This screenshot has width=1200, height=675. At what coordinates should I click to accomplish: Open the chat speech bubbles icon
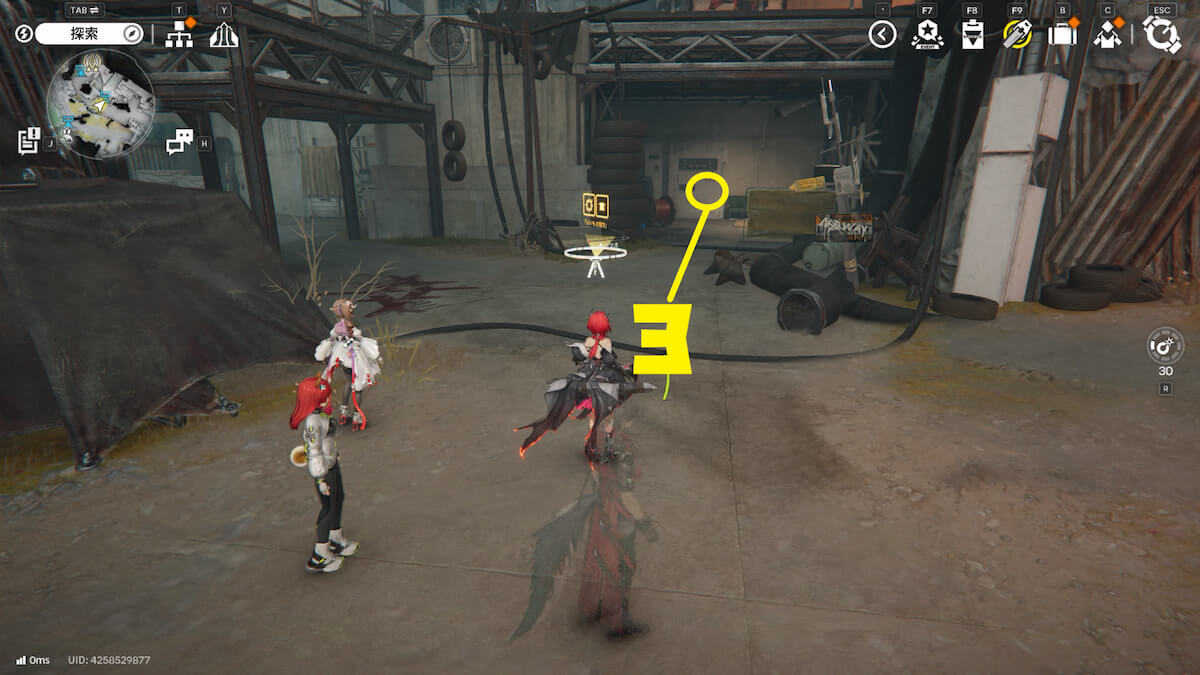click(179, 142)
